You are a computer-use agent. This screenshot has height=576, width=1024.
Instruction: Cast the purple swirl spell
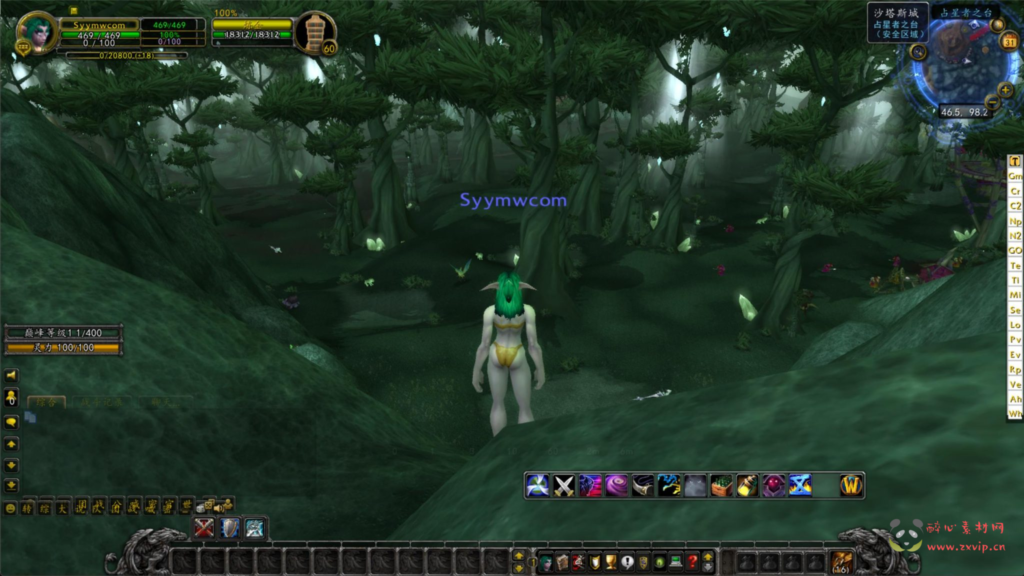click(x=616, y=486)
